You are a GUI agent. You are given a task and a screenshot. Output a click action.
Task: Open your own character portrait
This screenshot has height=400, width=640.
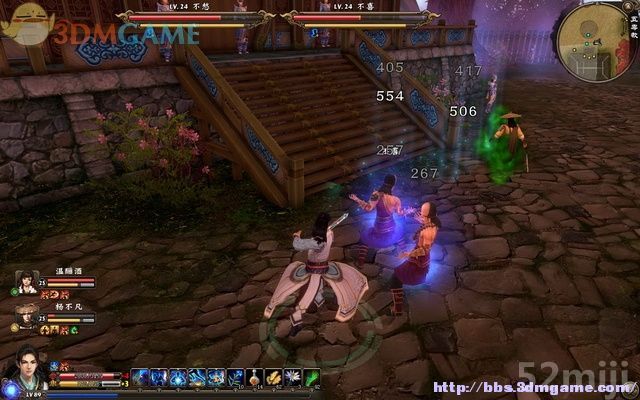tap(25, 368)
